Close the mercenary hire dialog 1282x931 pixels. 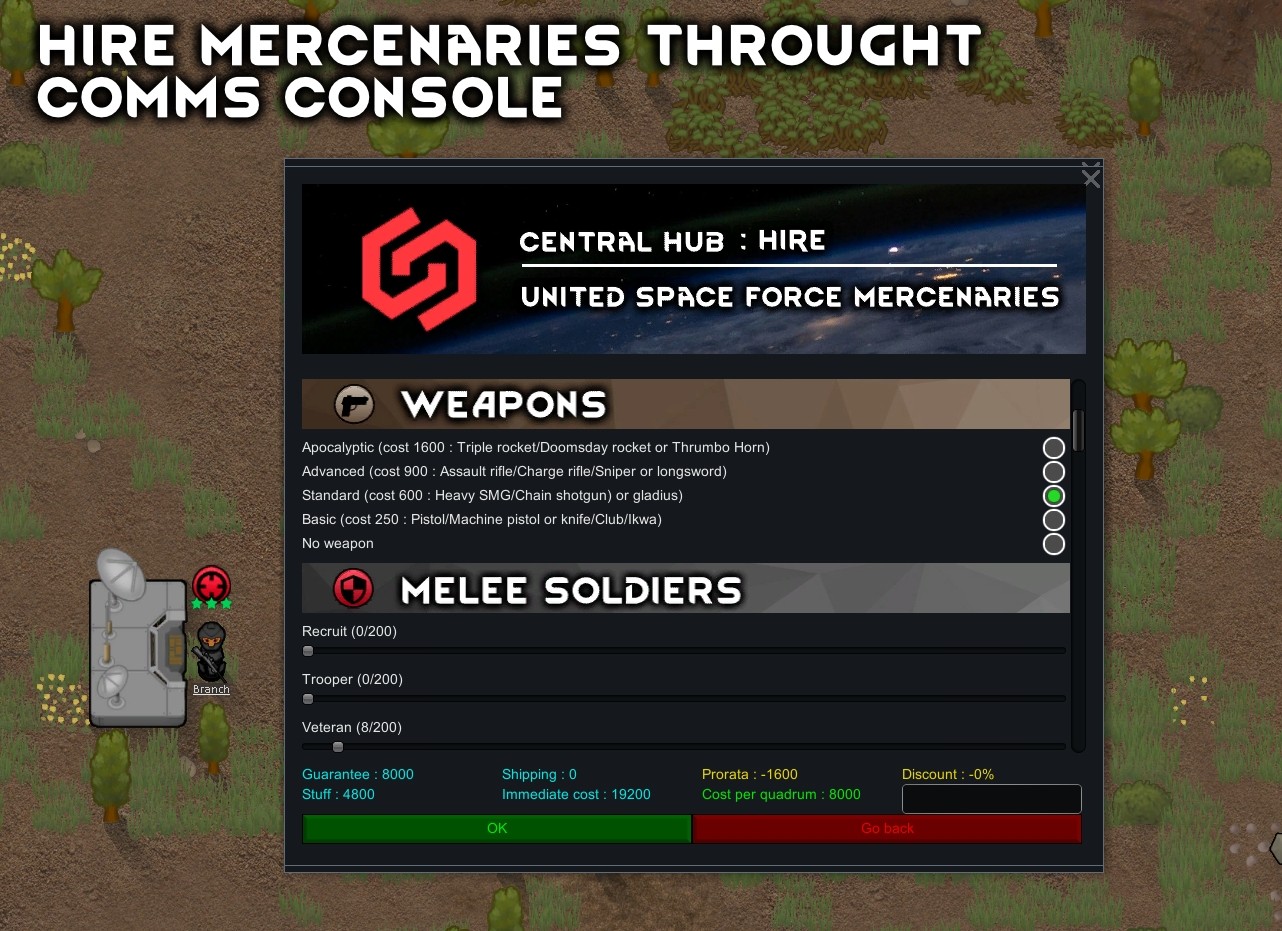pyautogui.click(x=1091, y=178)
